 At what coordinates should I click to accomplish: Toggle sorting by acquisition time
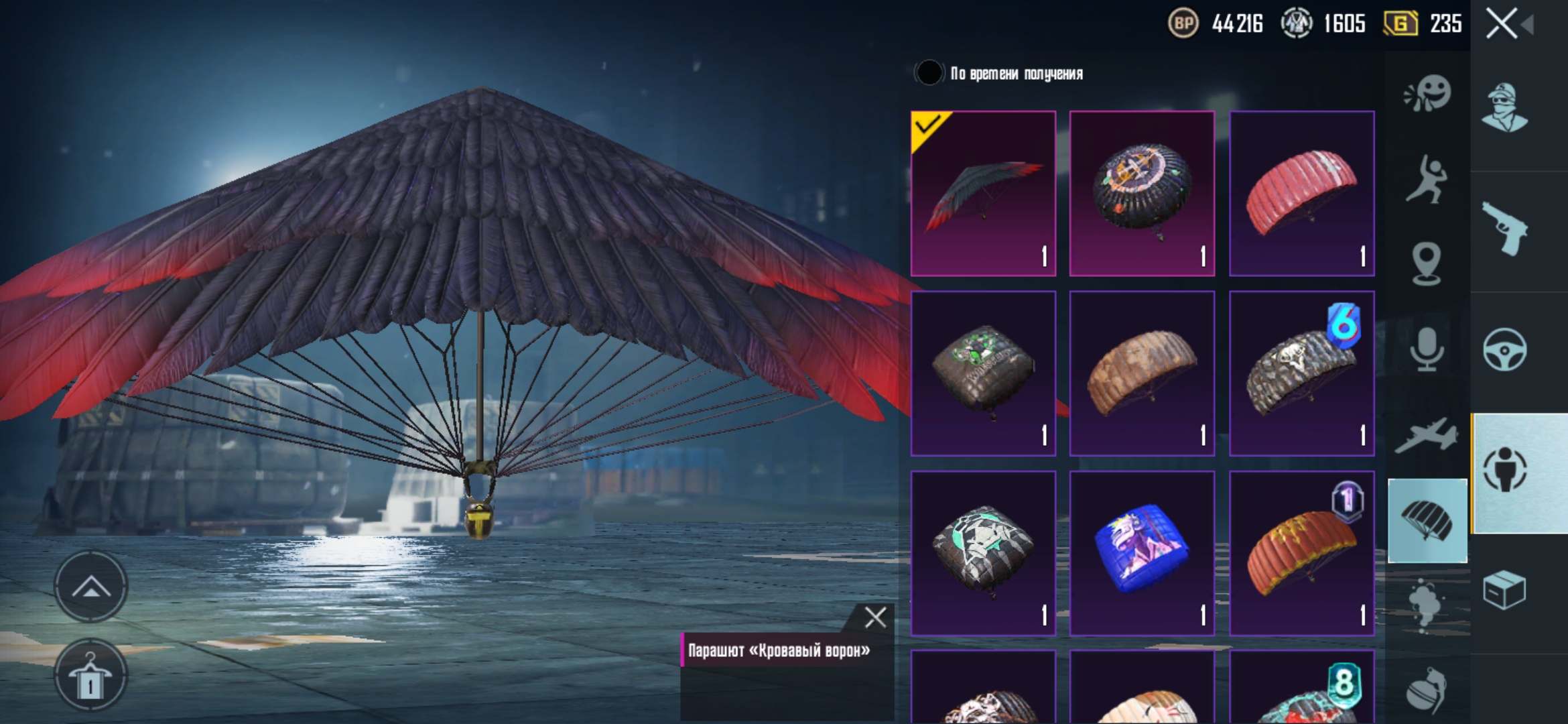tap(929, 73)
